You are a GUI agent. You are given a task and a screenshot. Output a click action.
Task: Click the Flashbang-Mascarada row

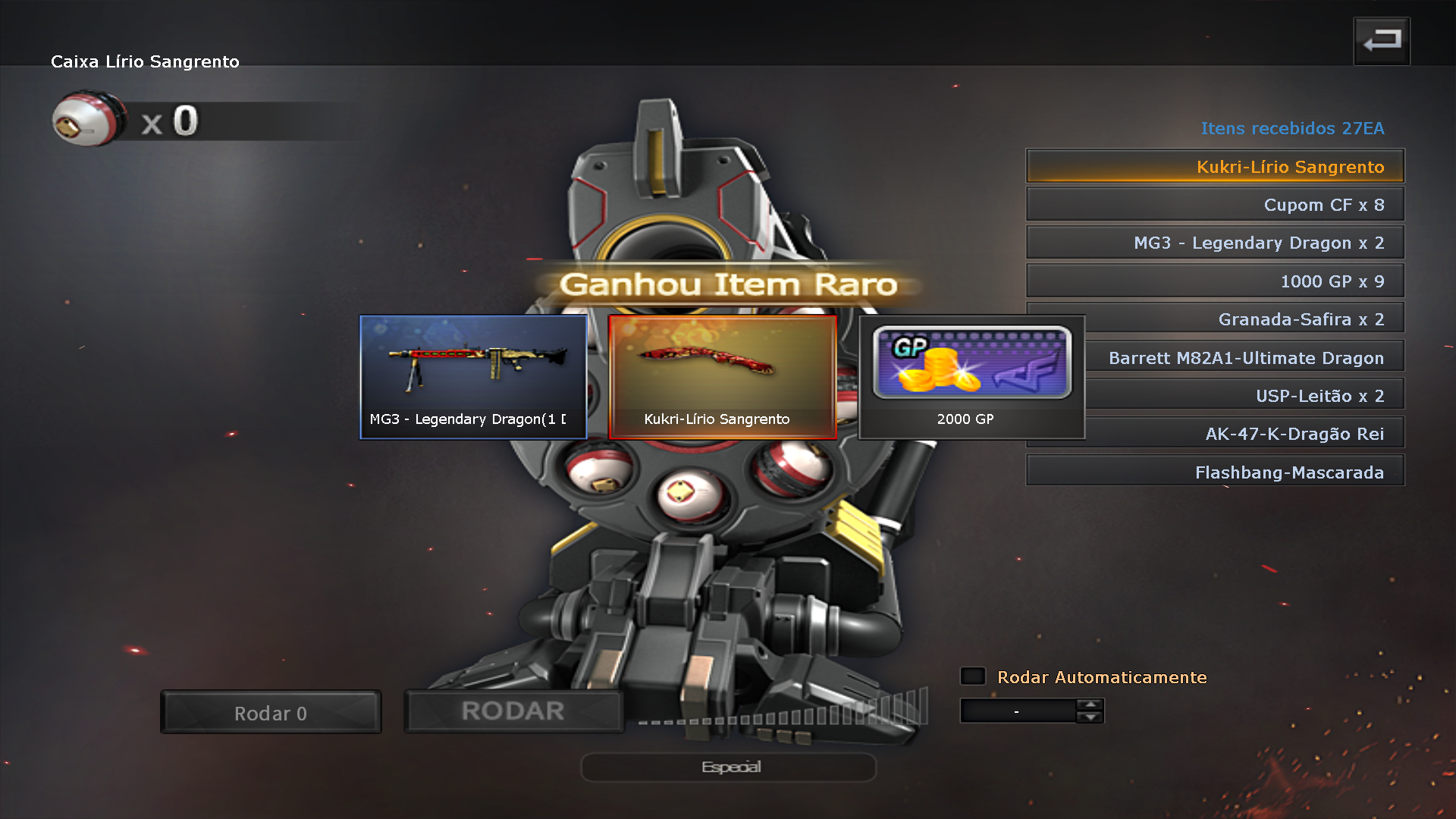[x=1215, y=472]
